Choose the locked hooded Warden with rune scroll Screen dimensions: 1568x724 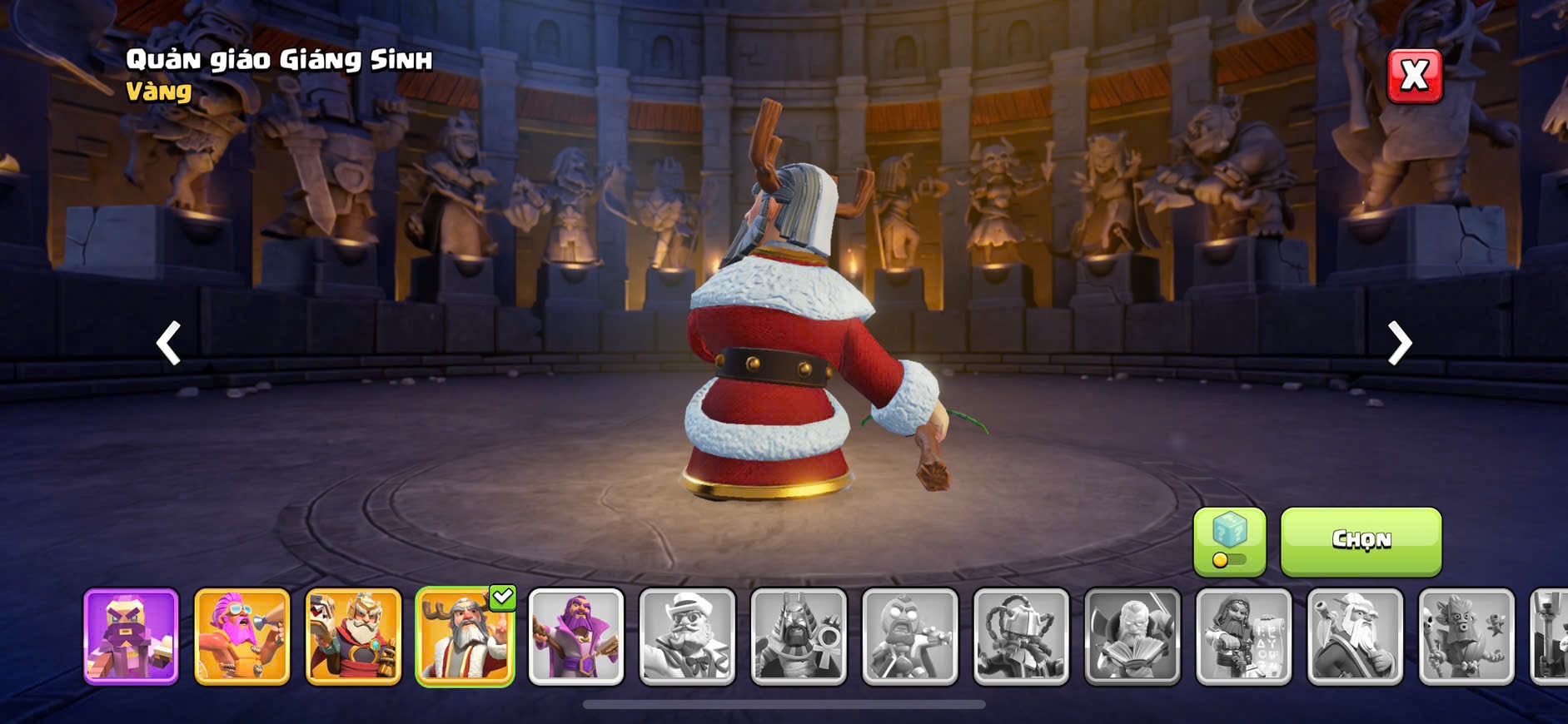point(1244,637)
